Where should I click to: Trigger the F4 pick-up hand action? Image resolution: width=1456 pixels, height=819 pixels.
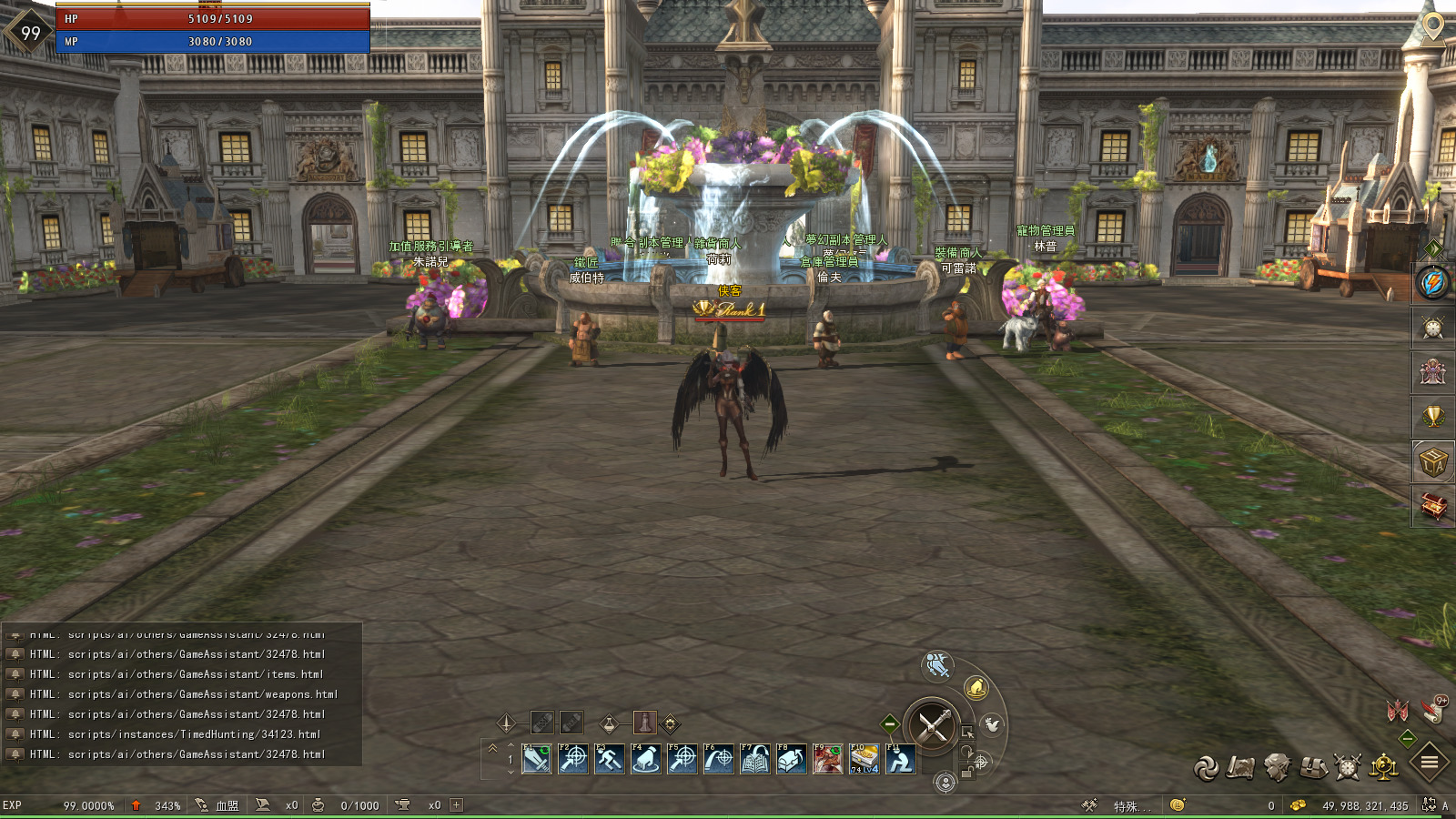click(645, 759)
